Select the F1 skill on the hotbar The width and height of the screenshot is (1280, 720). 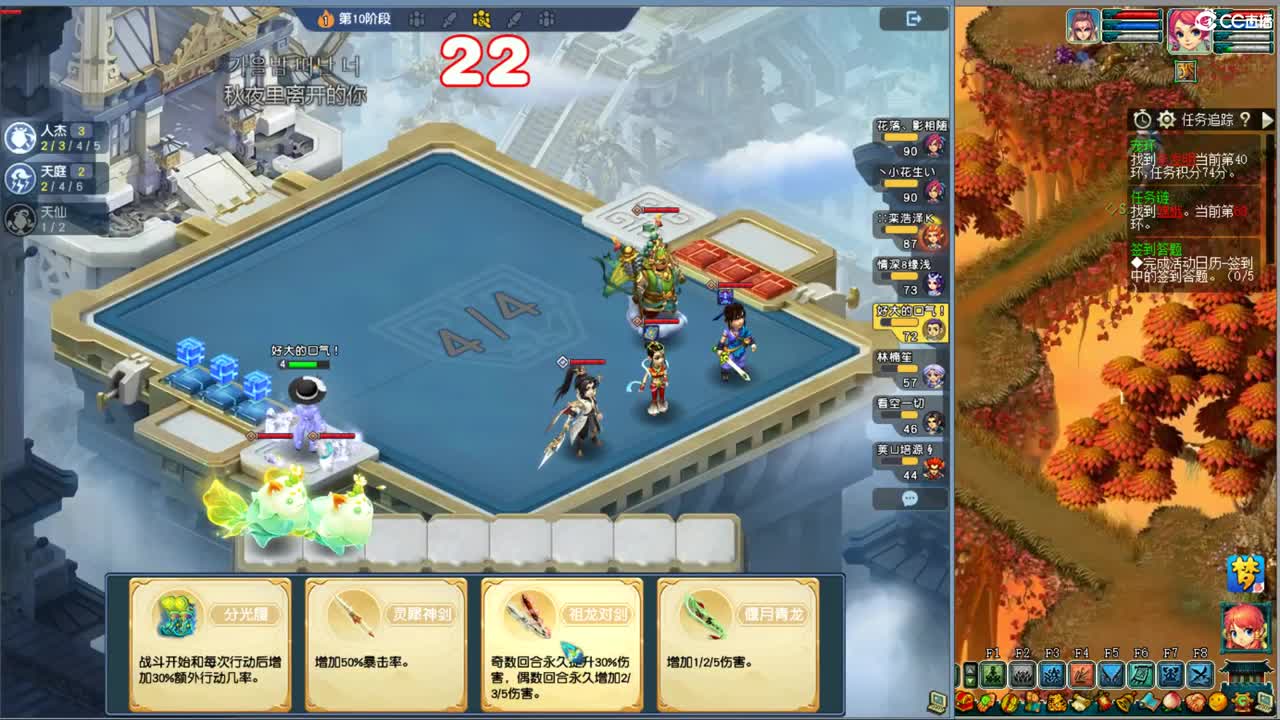[x=992, y=673]
